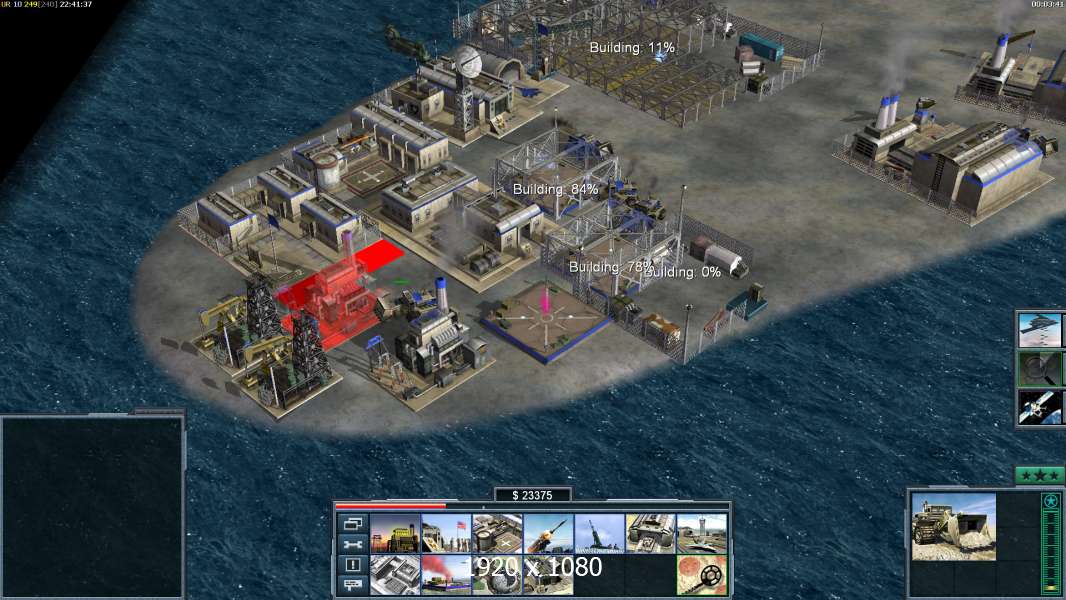Viewport: 1066px width, 600px height.
Task: Activate the stealth bomber strike power
Action: coord(1040,330)
